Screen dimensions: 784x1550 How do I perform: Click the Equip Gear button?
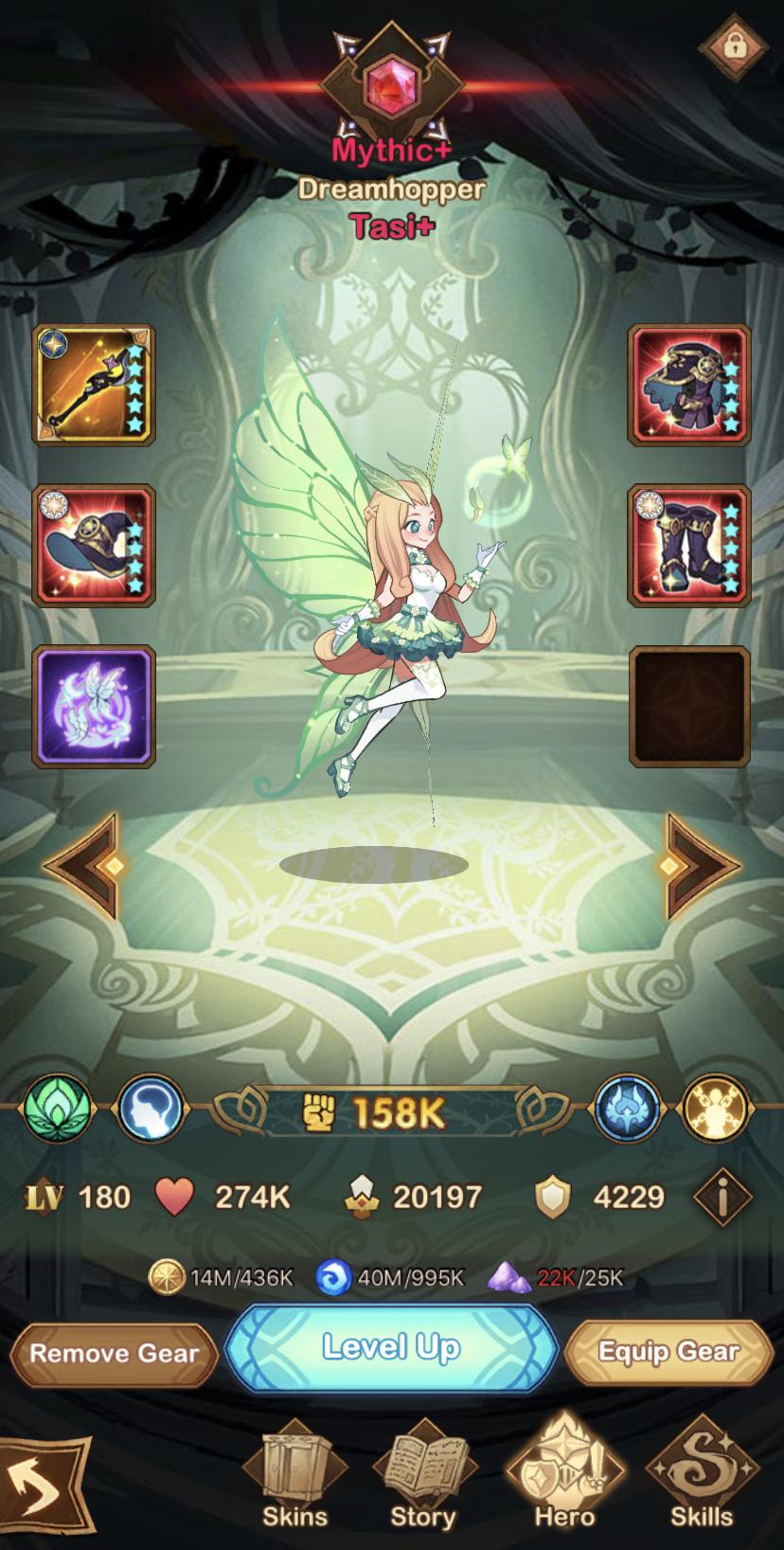click(x=668, y=1352)
